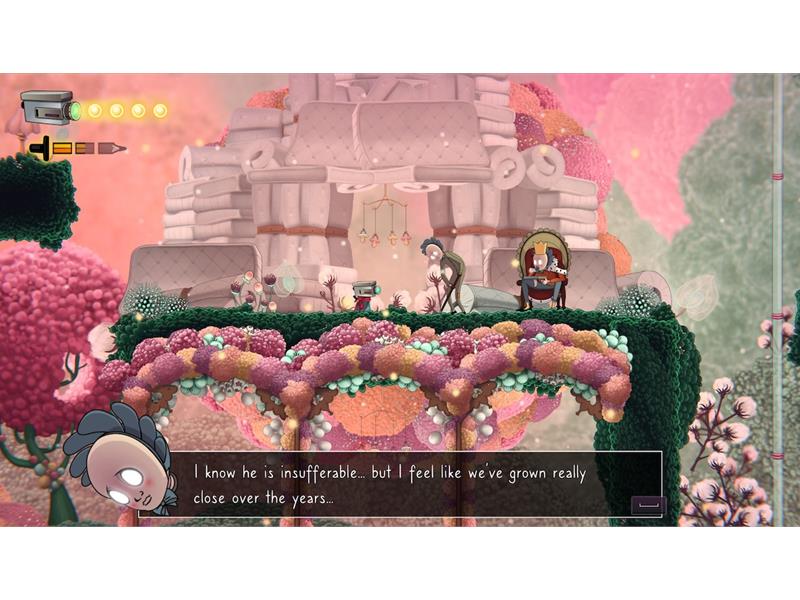Select the syringe weapon icon
The height and width of the screenshot is (600, 800).
point(77,148)
